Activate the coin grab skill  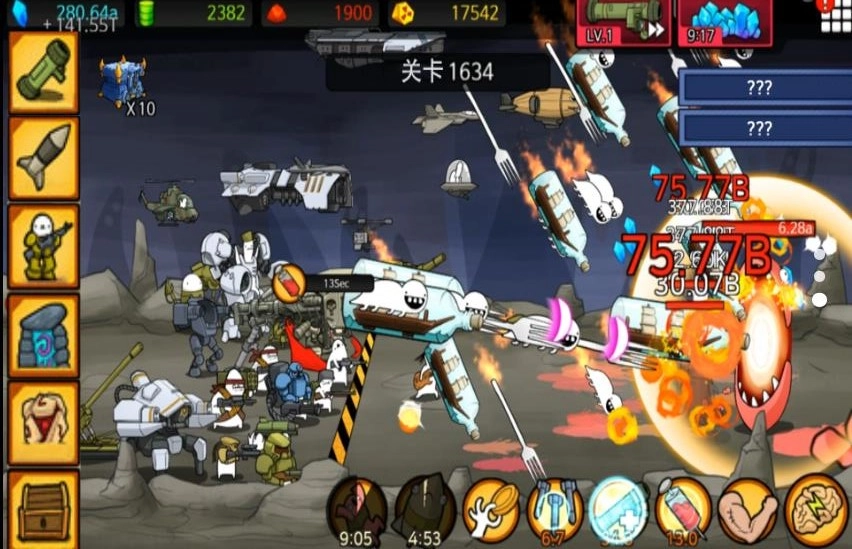click(491, 508)
